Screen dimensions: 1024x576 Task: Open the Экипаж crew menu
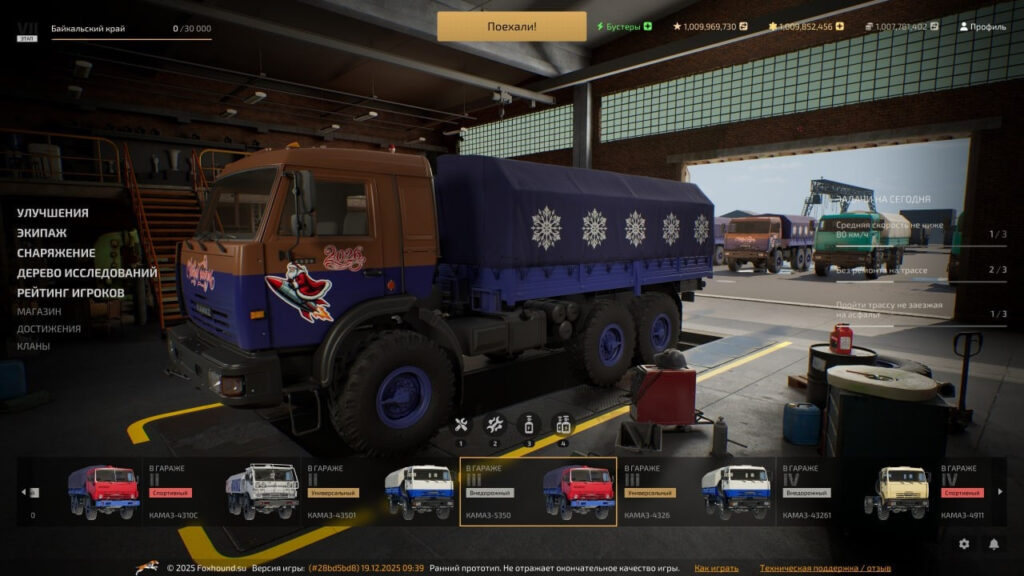coord(42,233)
